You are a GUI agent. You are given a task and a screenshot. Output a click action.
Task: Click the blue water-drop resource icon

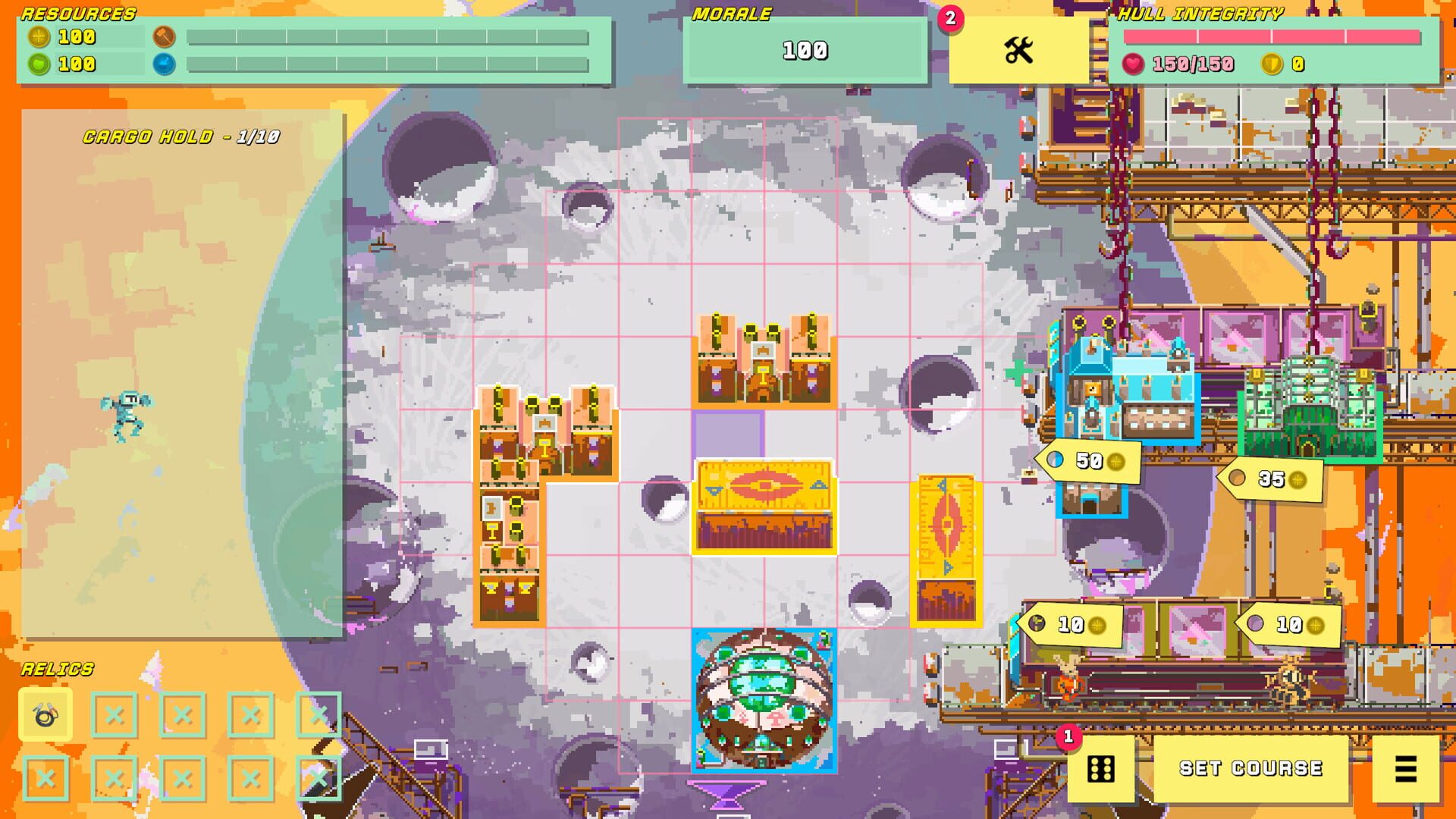pos(164,64)
